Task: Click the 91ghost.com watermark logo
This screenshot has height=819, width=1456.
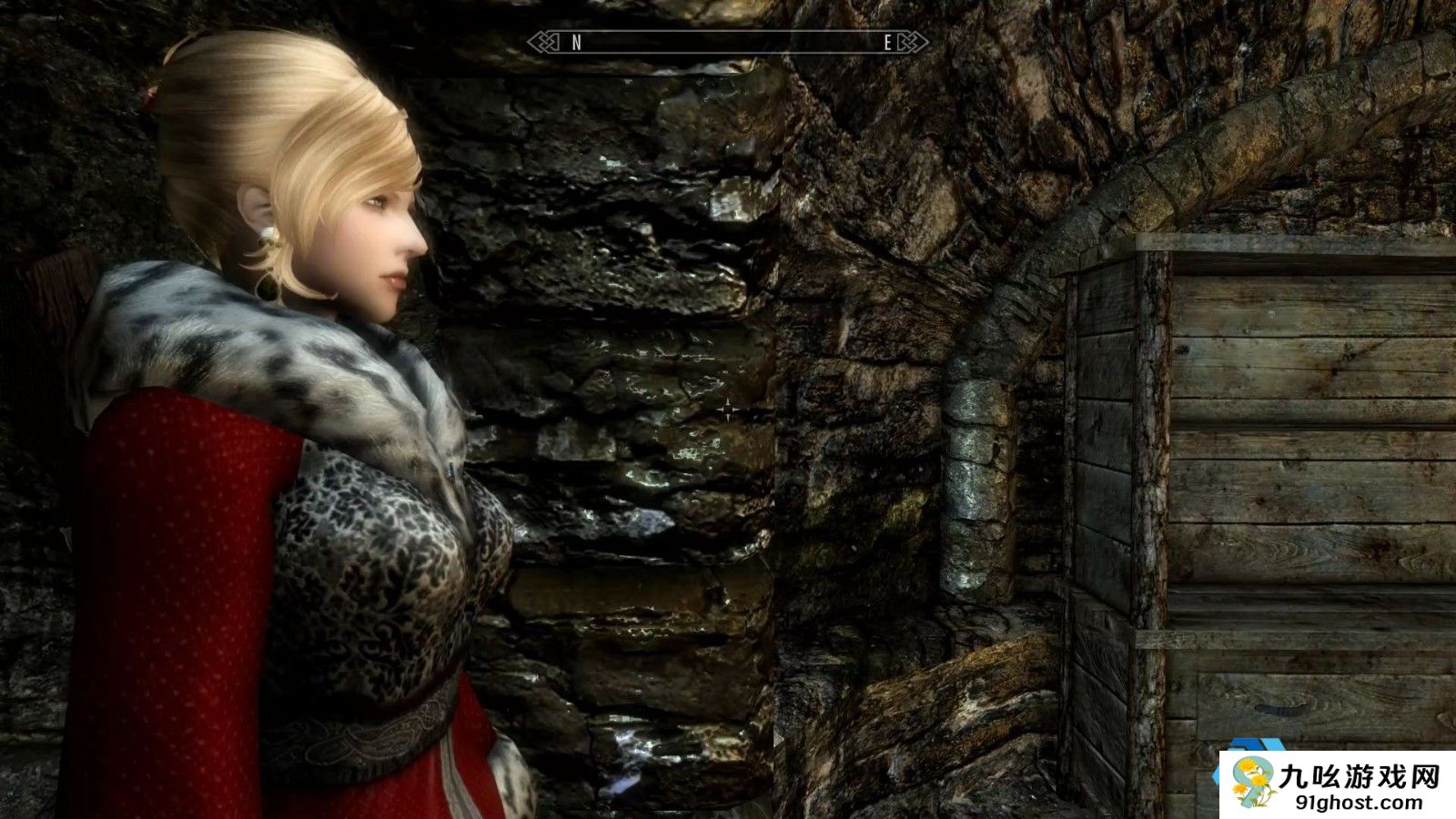Action: [1337, 784]
